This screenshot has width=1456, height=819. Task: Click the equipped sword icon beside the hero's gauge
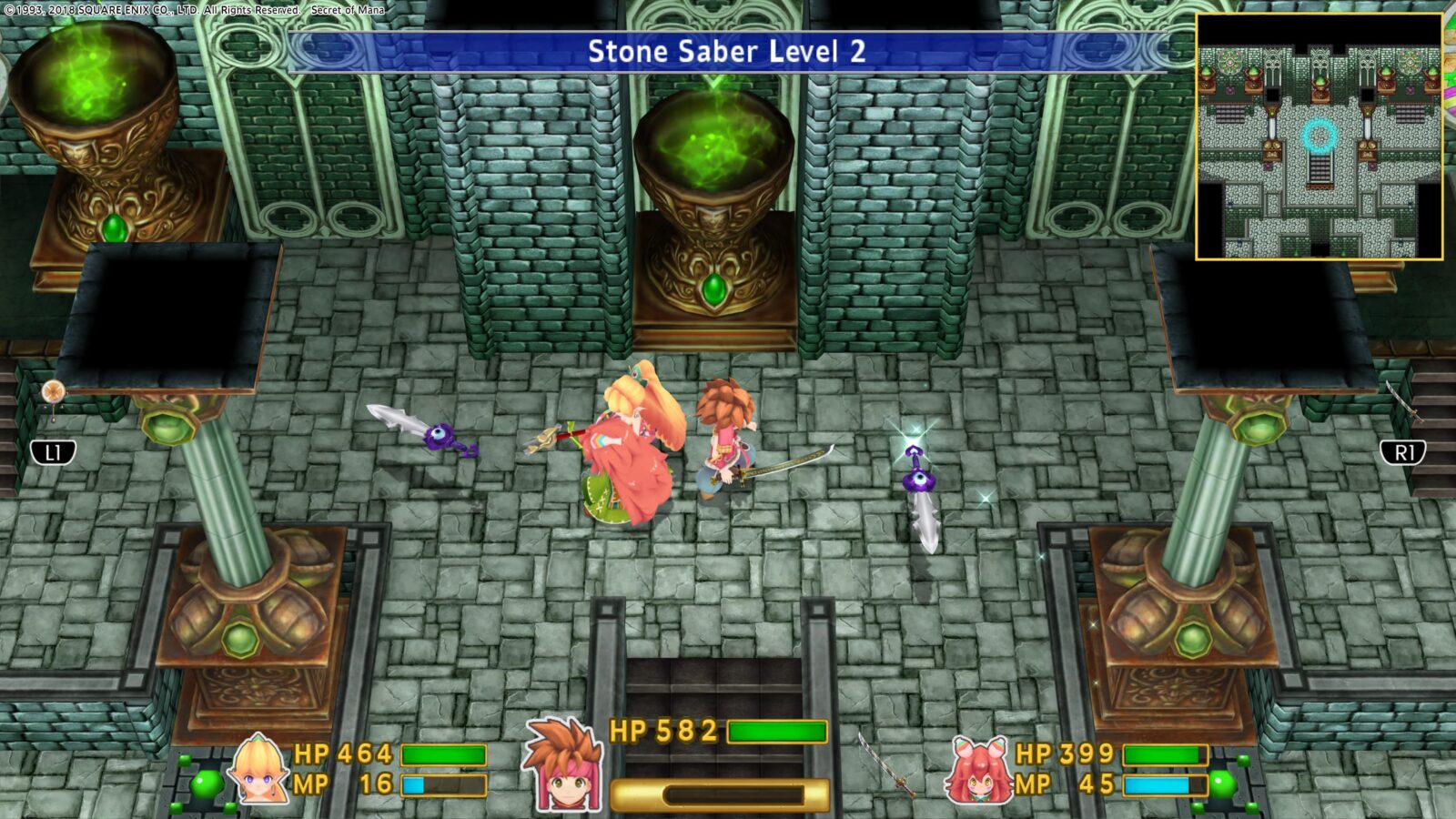(x=885, y=764)
